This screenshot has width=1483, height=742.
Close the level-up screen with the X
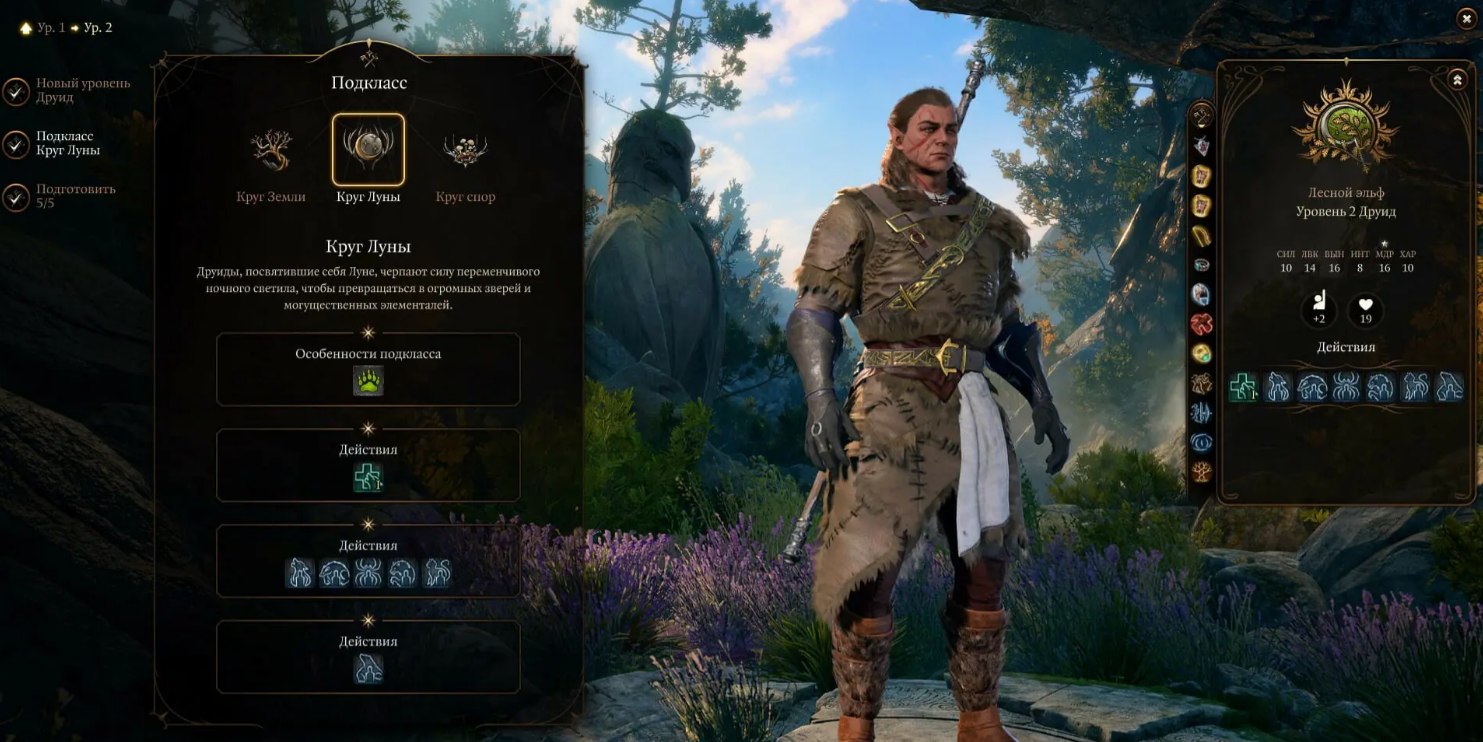[x=1467, y=18]
